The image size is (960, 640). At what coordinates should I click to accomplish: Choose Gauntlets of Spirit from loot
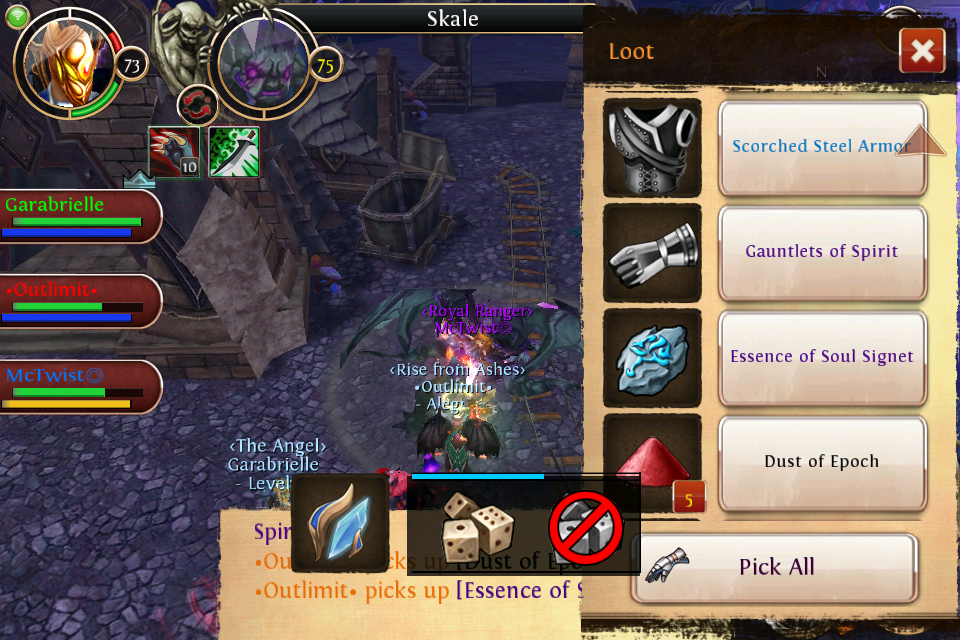tap(822, 252)
